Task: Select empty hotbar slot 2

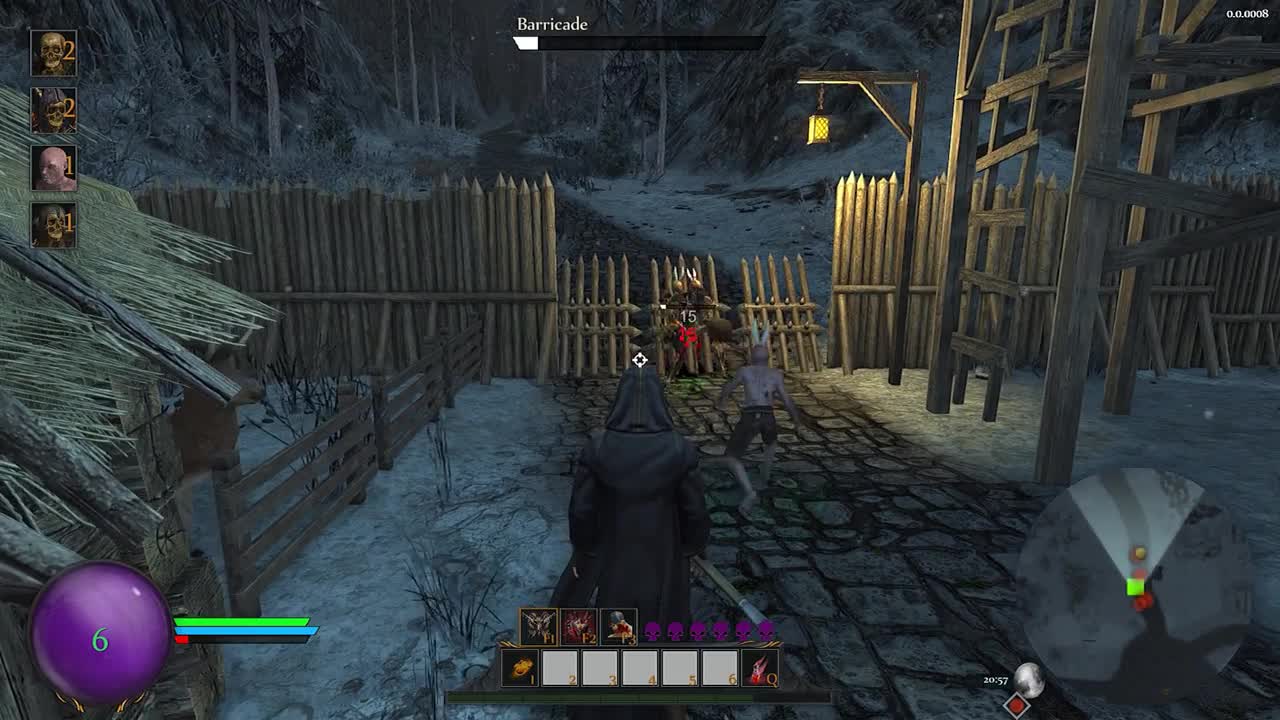Action: point(560,666)
